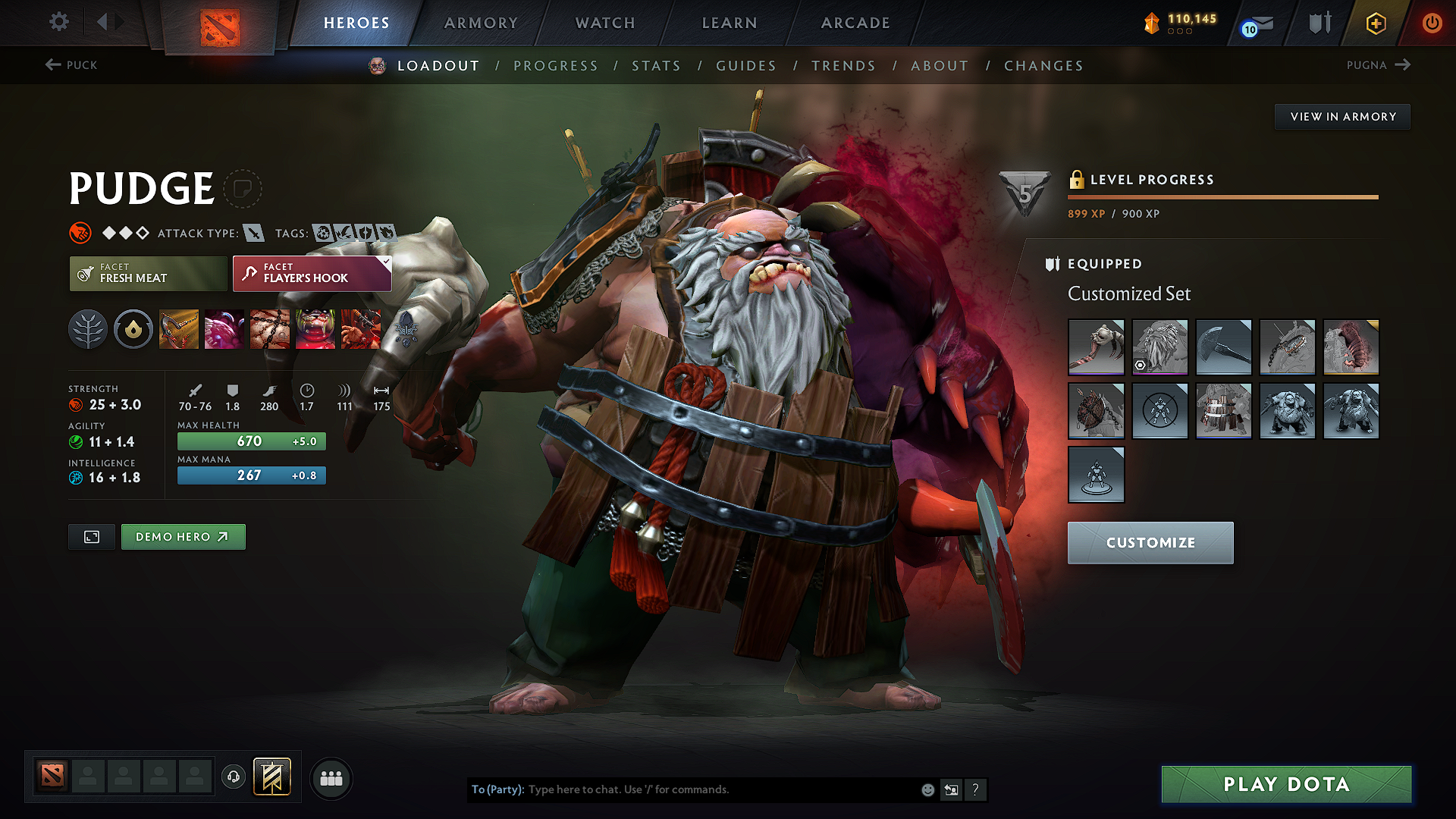Click the Flesh Heap ability icon

pyautogui.click(x=270, y=329)
